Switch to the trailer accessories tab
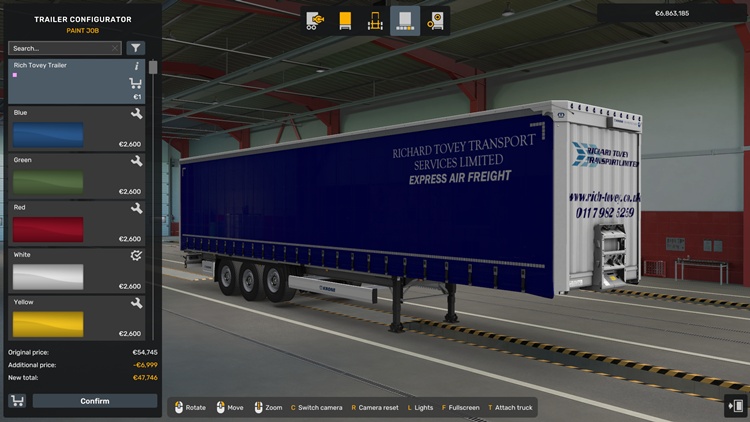Viewport: 750px width, 422px height. 435,20
